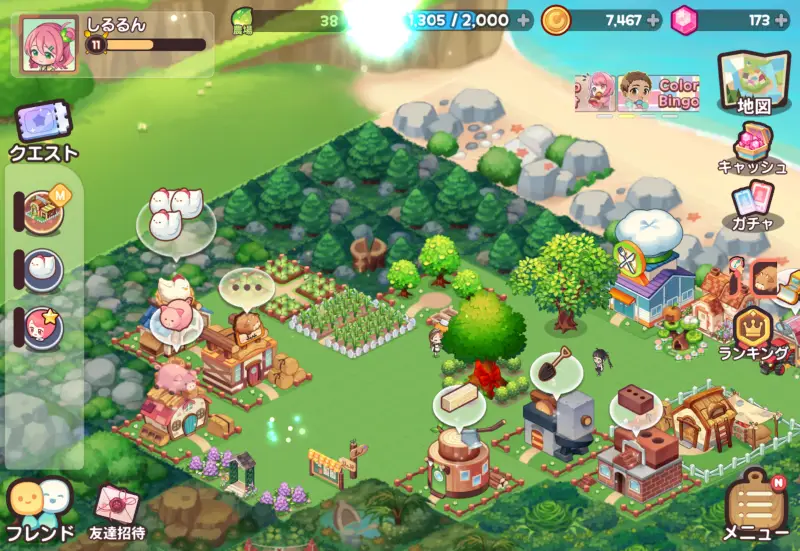Select the pink-haired girl star quest
Viewport: 800px width, 551px height.
click(43, 327)
